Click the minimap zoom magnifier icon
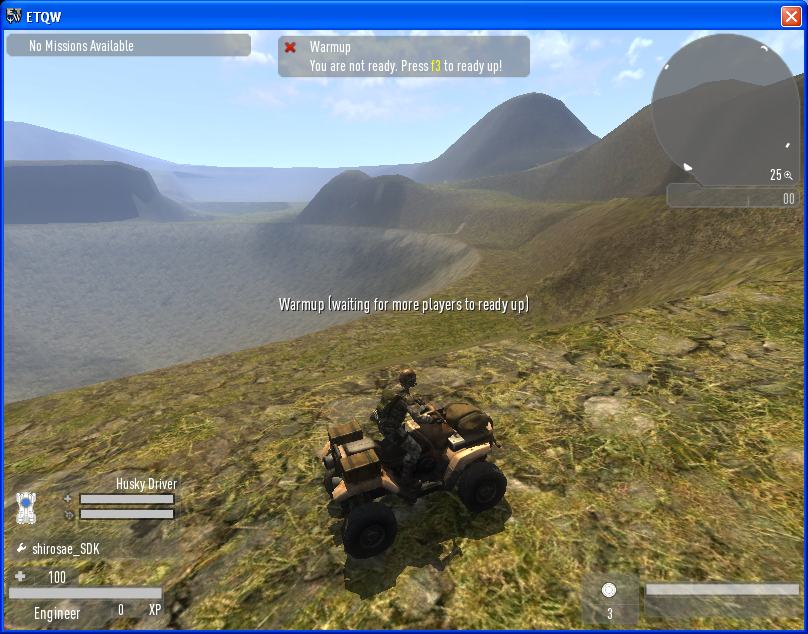This screenshot has height=634, width=808. pos(789,175)
